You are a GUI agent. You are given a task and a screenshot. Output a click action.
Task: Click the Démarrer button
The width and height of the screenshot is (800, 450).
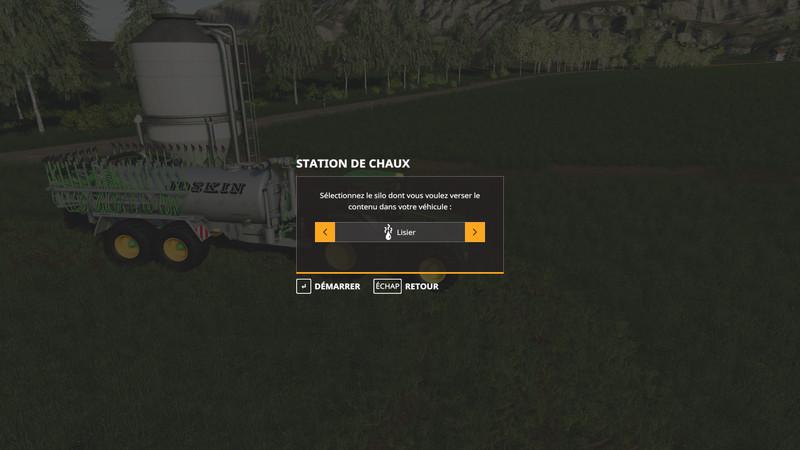(x=329, y=286)
